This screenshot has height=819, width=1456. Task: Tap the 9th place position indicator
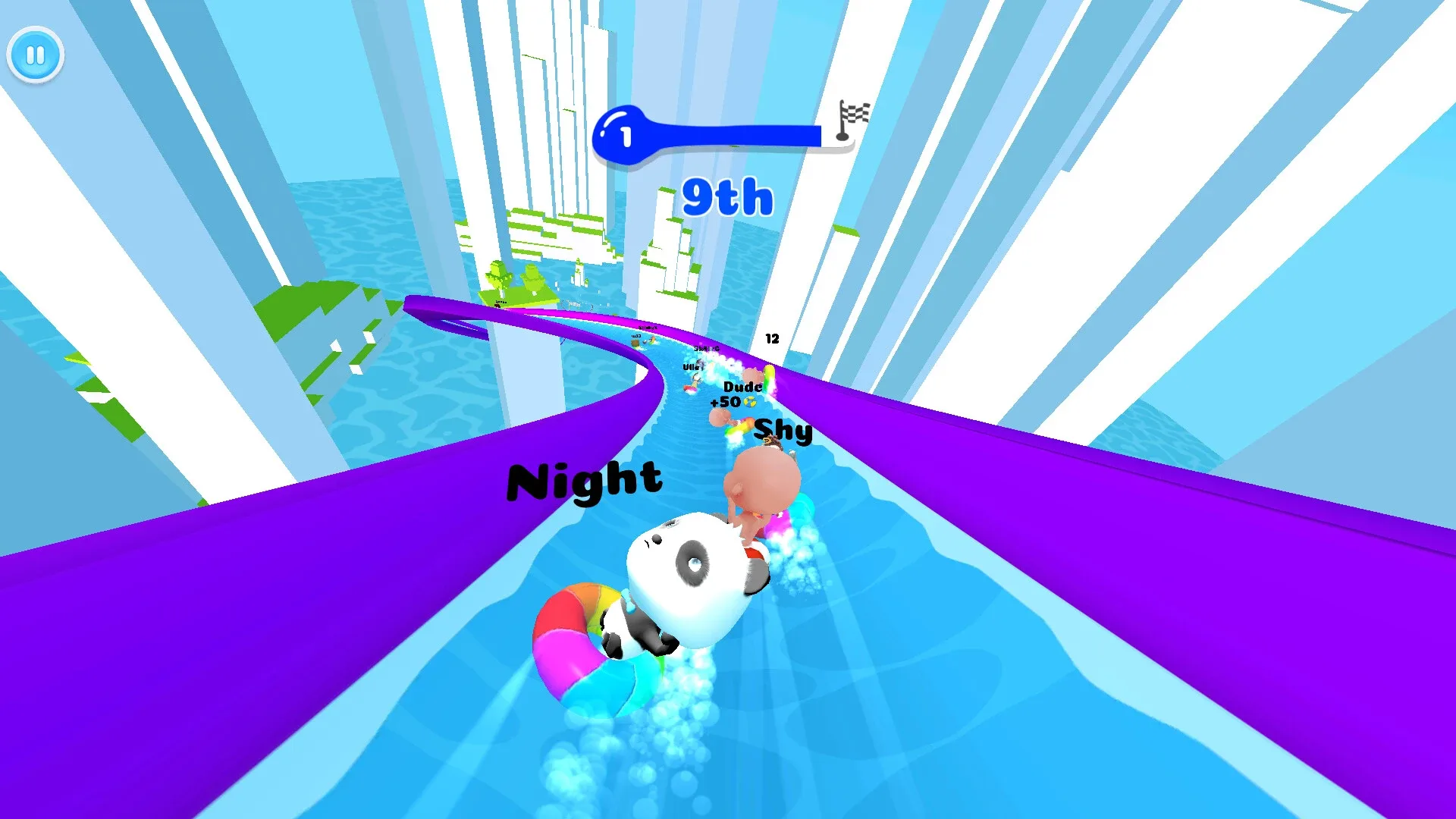(726, 197)
